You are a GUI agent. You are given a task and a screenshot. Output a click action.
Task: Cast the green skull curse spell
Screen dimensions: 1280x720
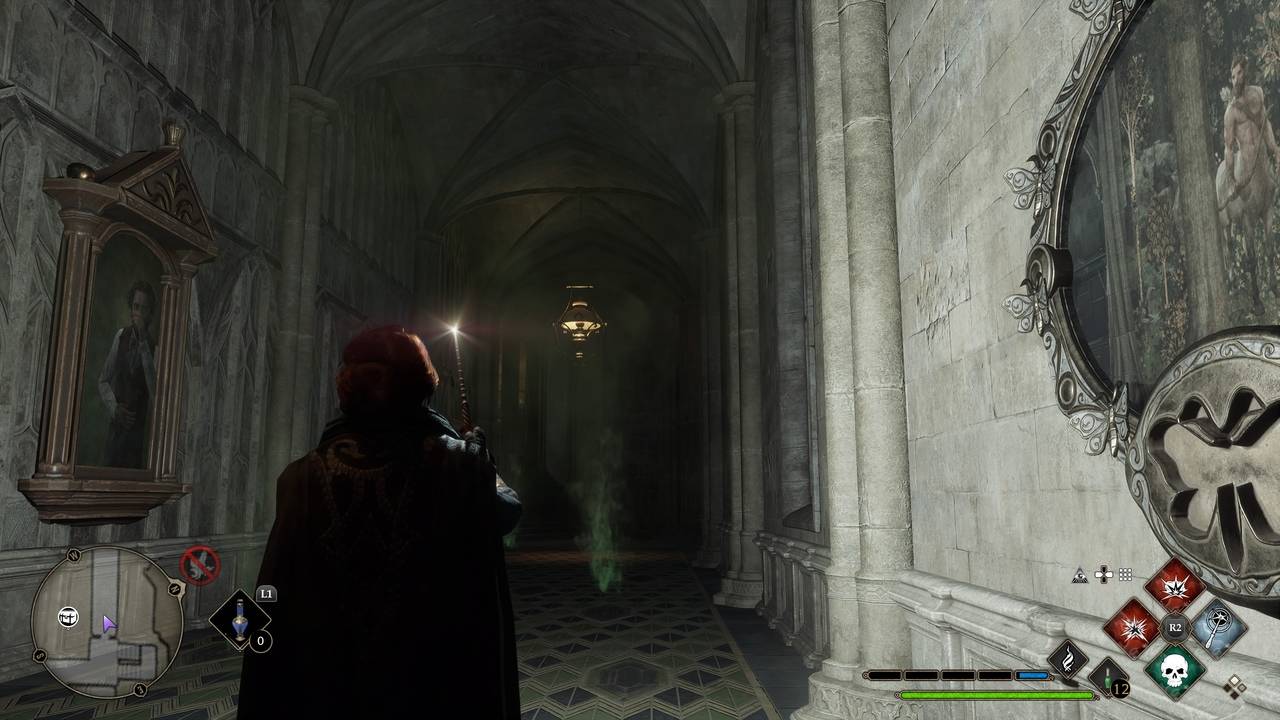coord(1174,669)
